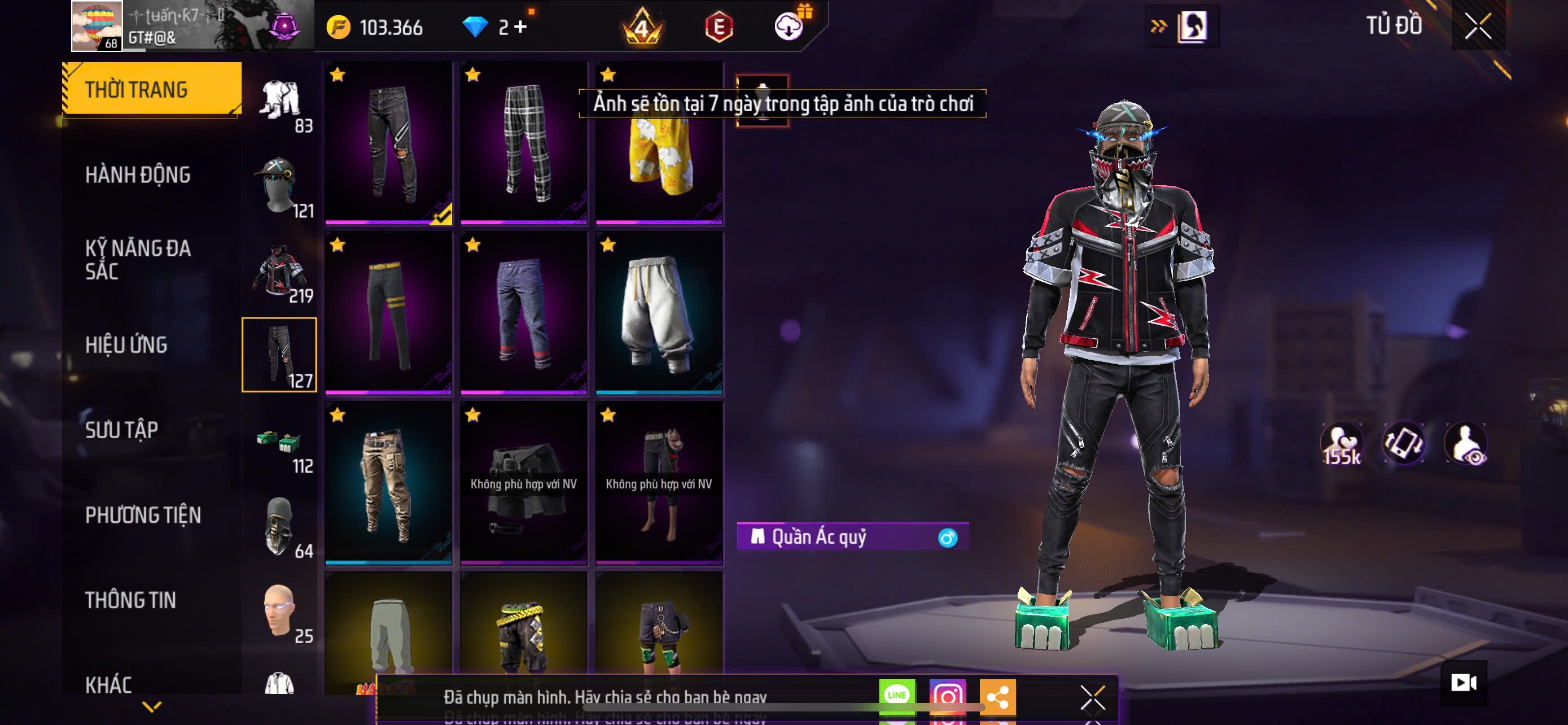Pick the camouflage cargo pants
This screenshot has height=725, width=1568.
click(x=389, y=483)
